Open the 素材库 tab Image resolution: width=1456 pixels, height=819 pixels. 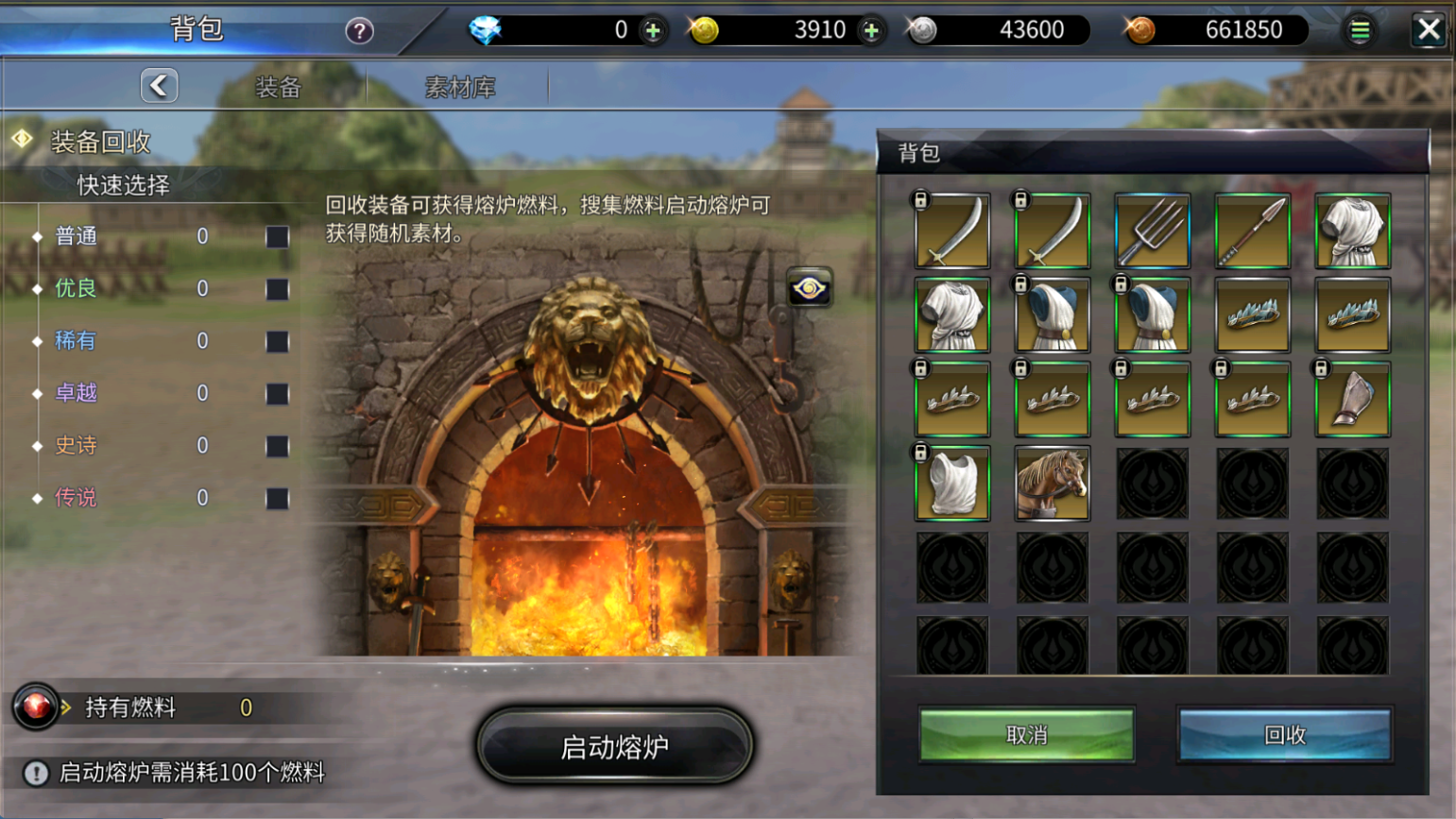tap(460, 88)
